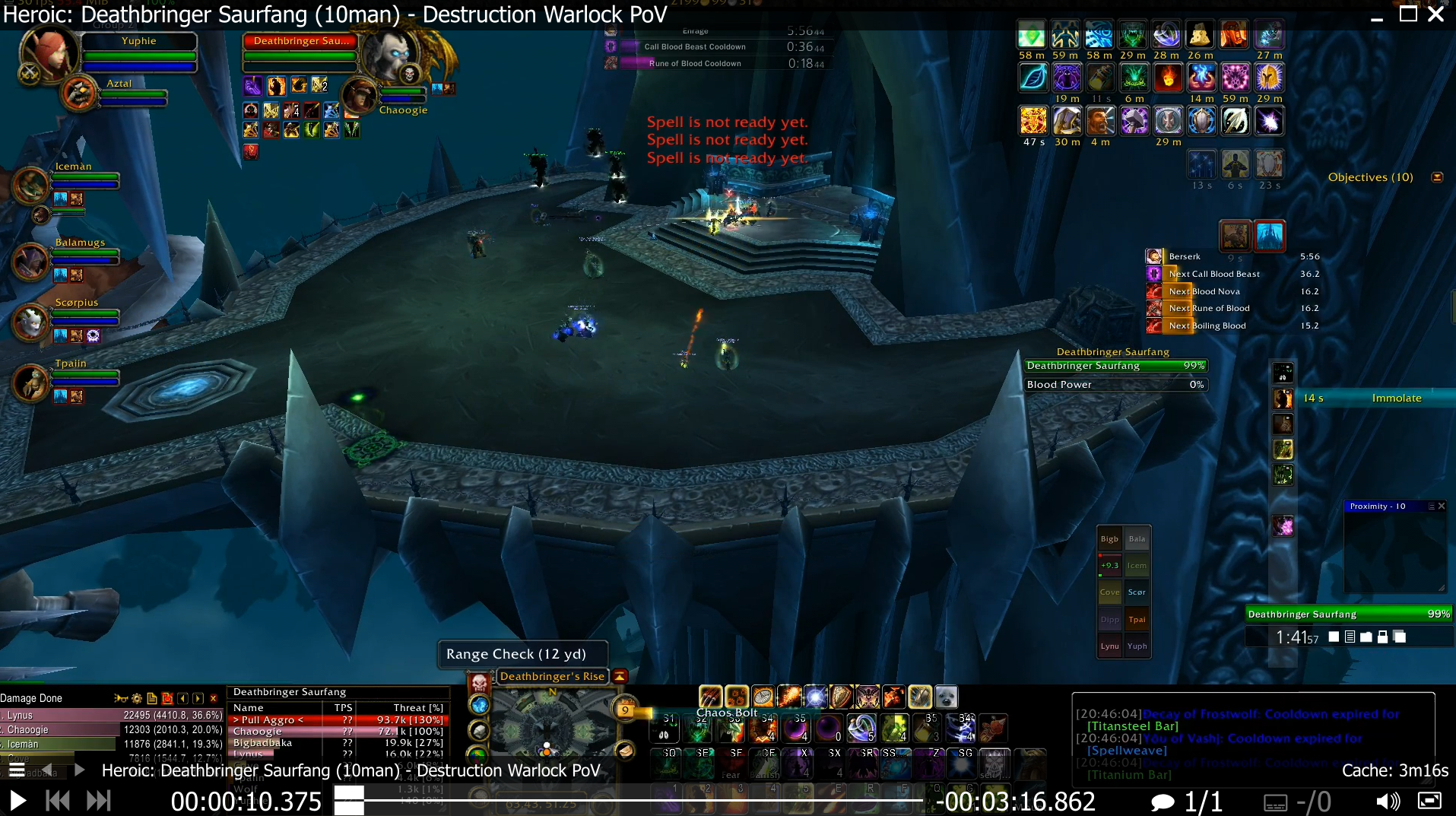This screenshot has height=816, width=1456.
Task: Choose Balamugs in the party list
Action: click(x=84, y=254)
